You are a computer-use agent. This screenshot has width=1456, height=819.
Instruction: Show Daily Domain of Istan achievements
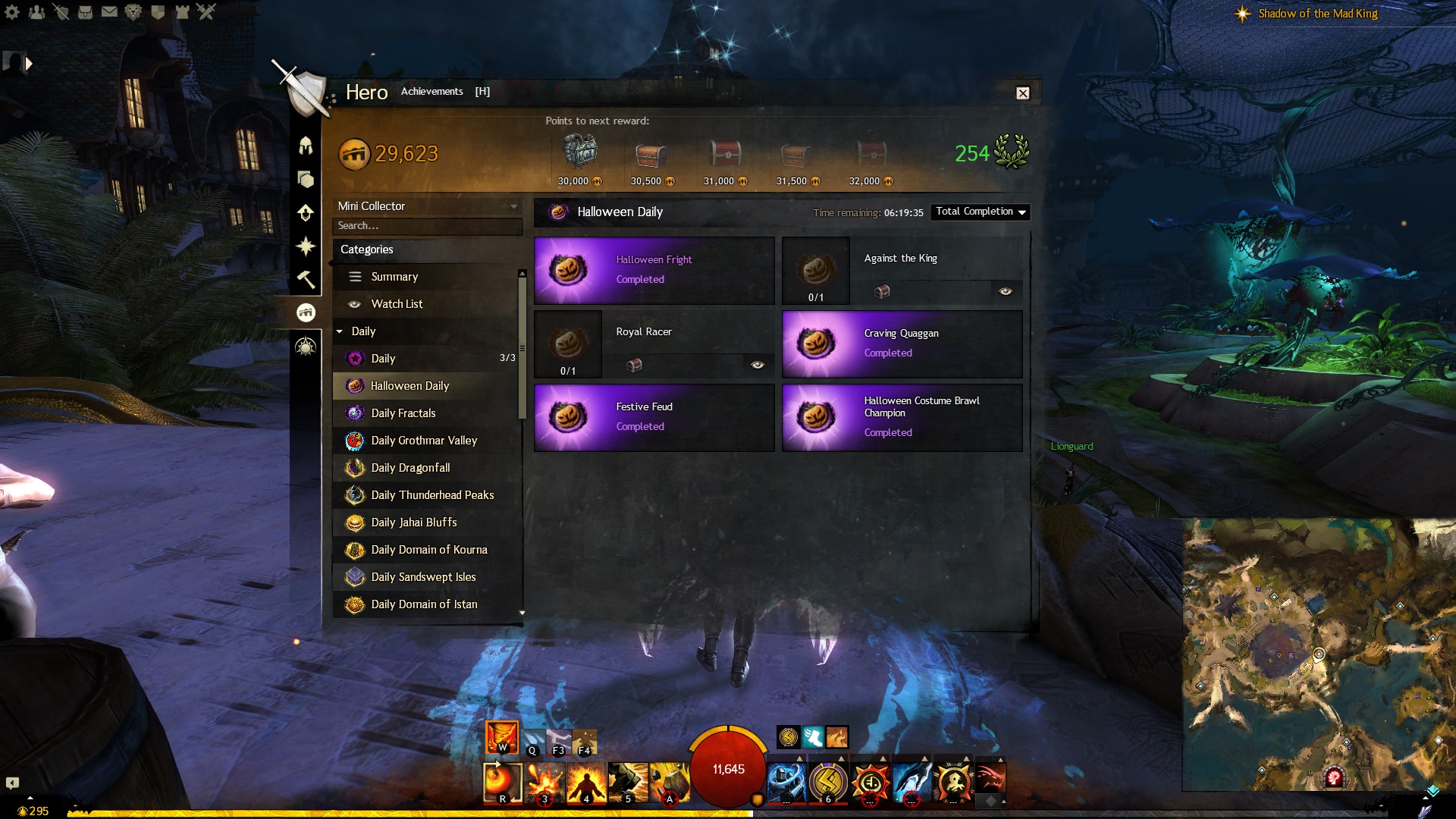[x=424, y=604]
